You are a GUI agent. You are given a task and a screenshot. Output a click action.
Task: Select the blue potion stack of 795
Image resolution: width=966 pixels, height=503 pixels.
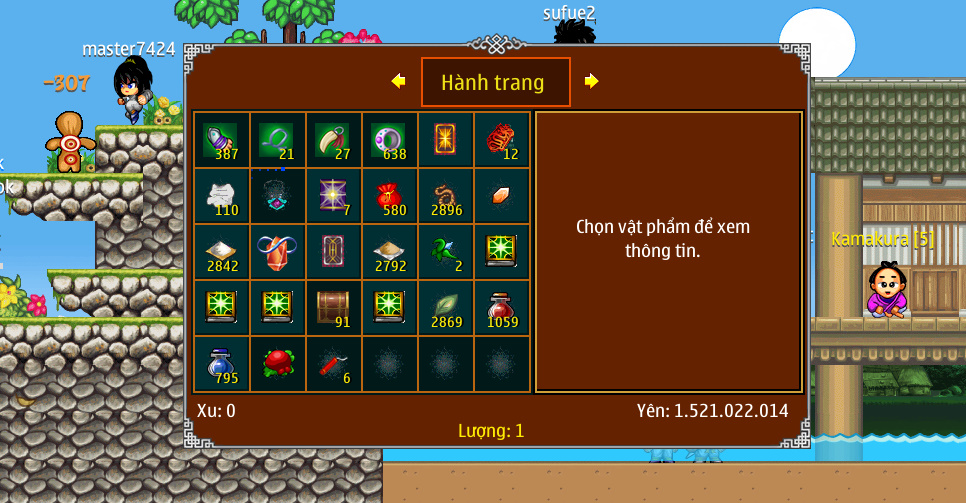click(221, 363)
